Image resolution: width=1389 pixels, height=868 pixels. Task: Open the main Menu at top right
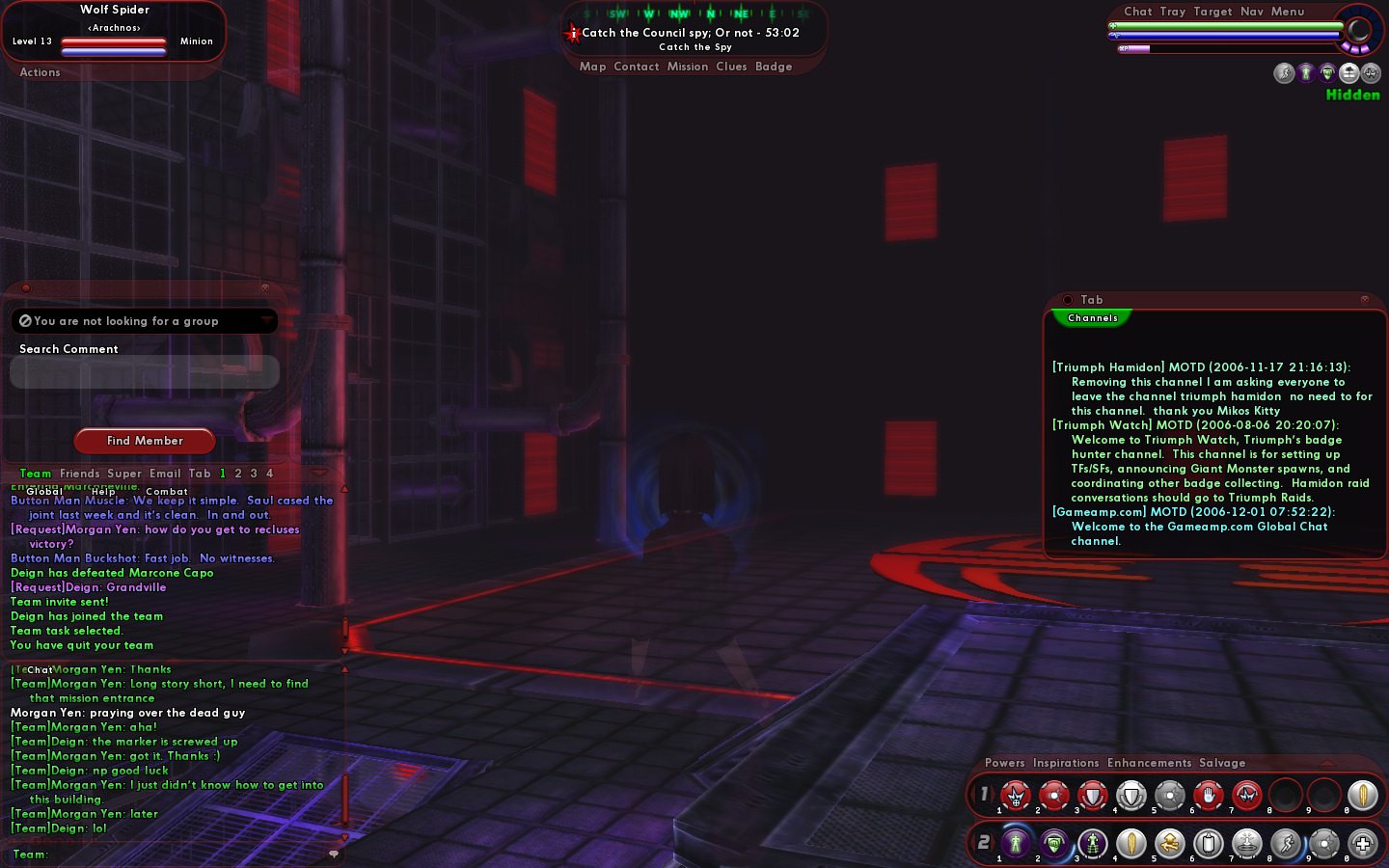tap(1287, 12)
